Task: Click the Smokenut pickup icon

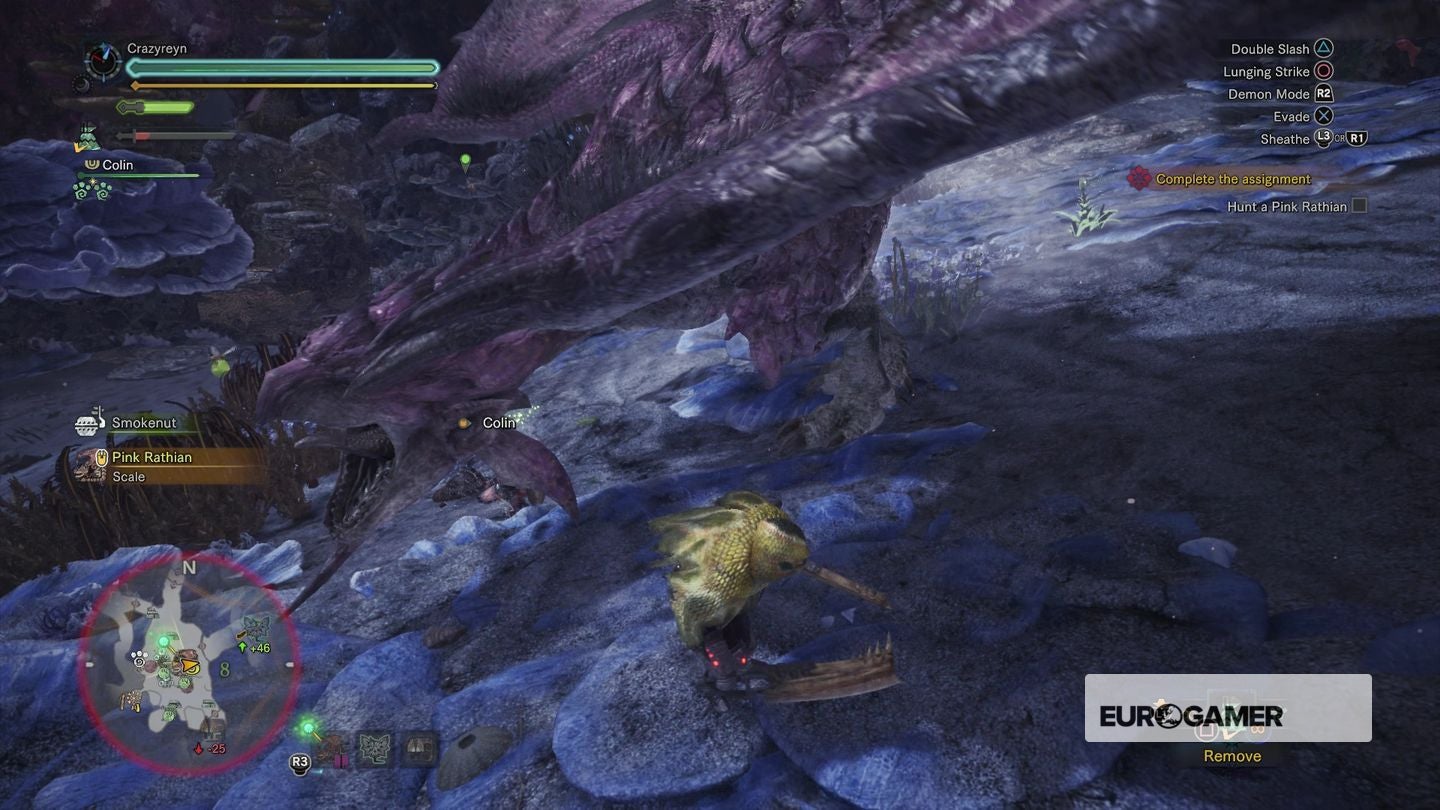Action: point(91,422)
